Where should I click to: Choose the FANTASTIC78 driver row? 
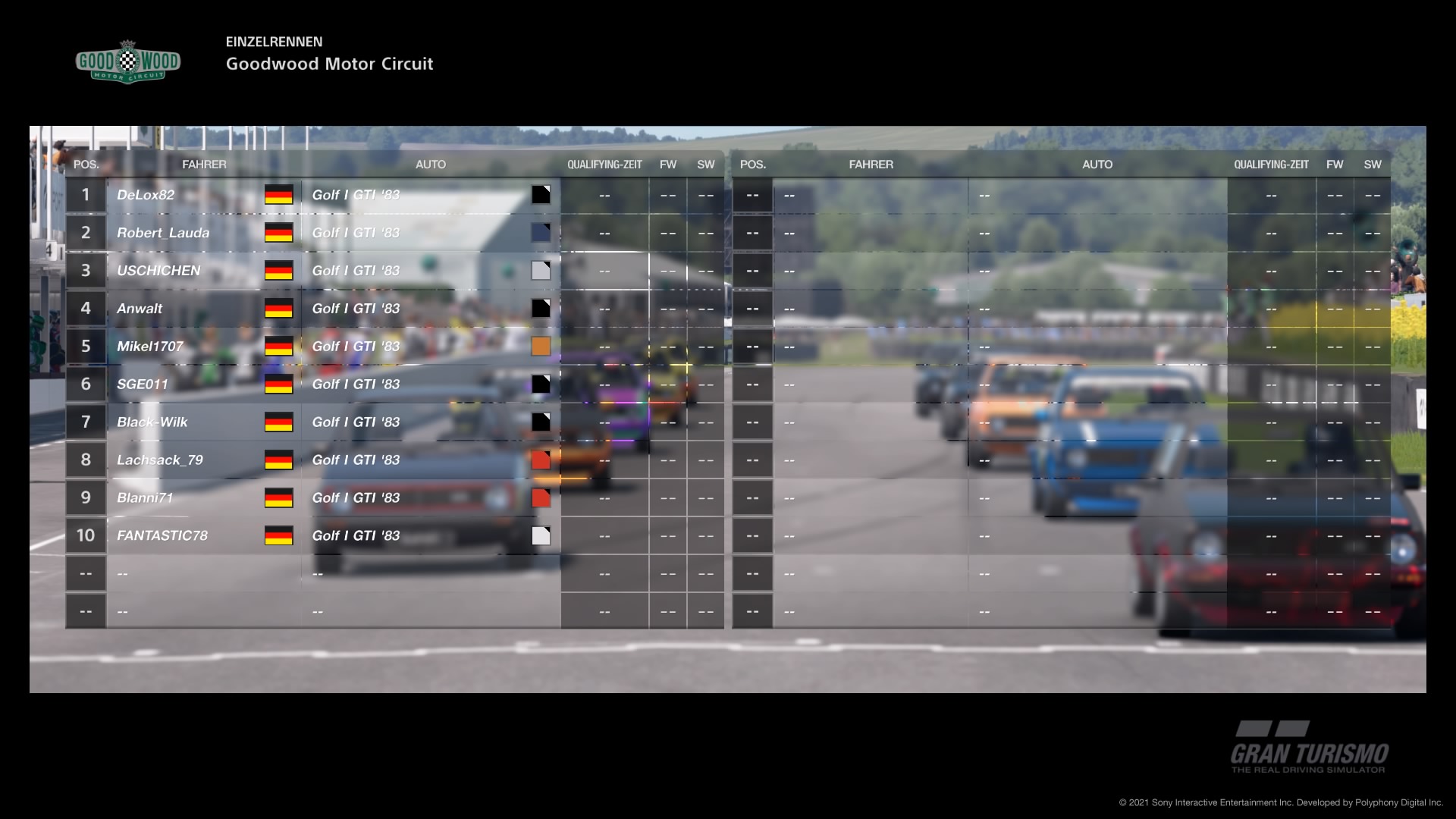162,536
